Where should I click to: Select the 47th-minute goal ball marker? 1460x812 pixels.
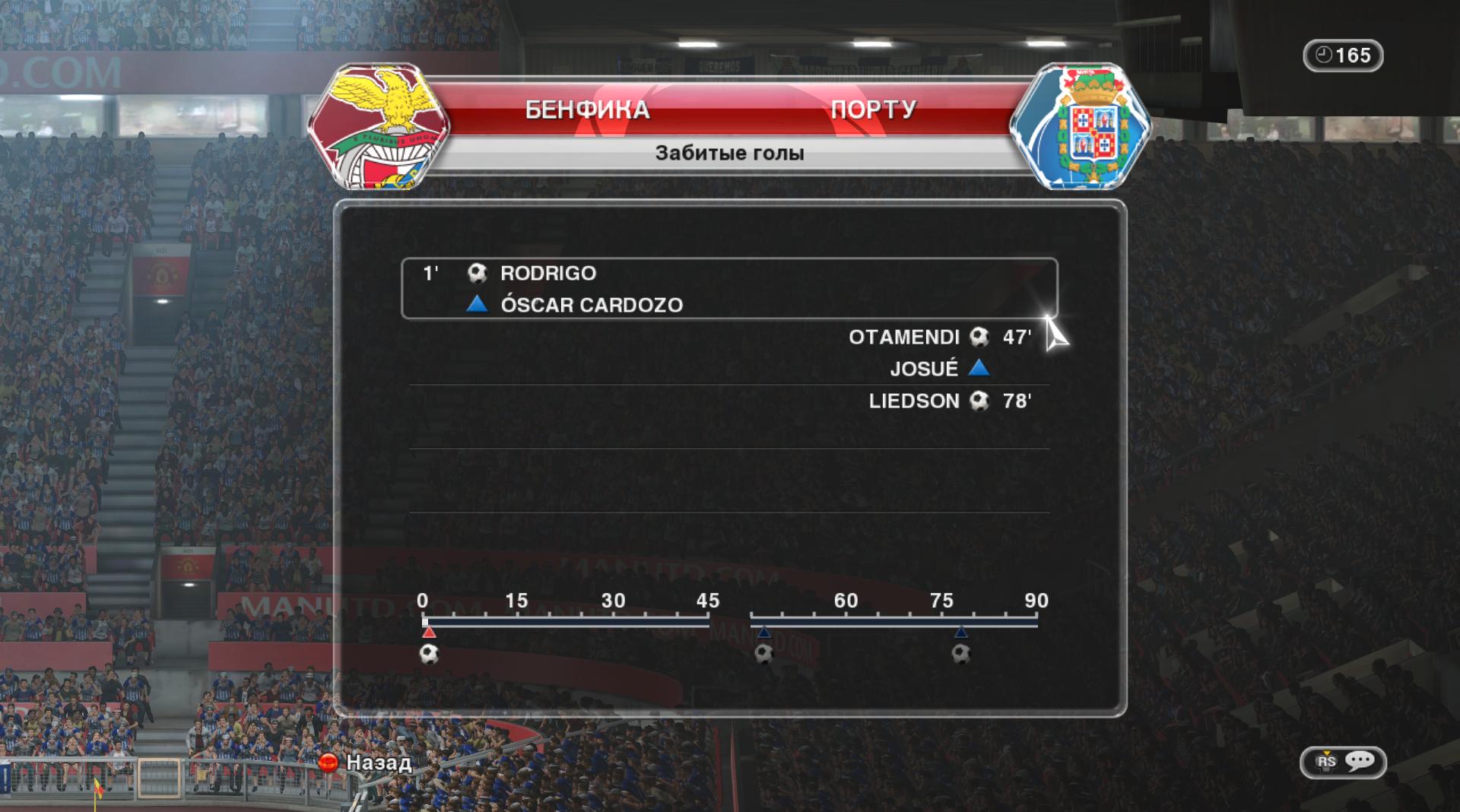coord(764,654)
